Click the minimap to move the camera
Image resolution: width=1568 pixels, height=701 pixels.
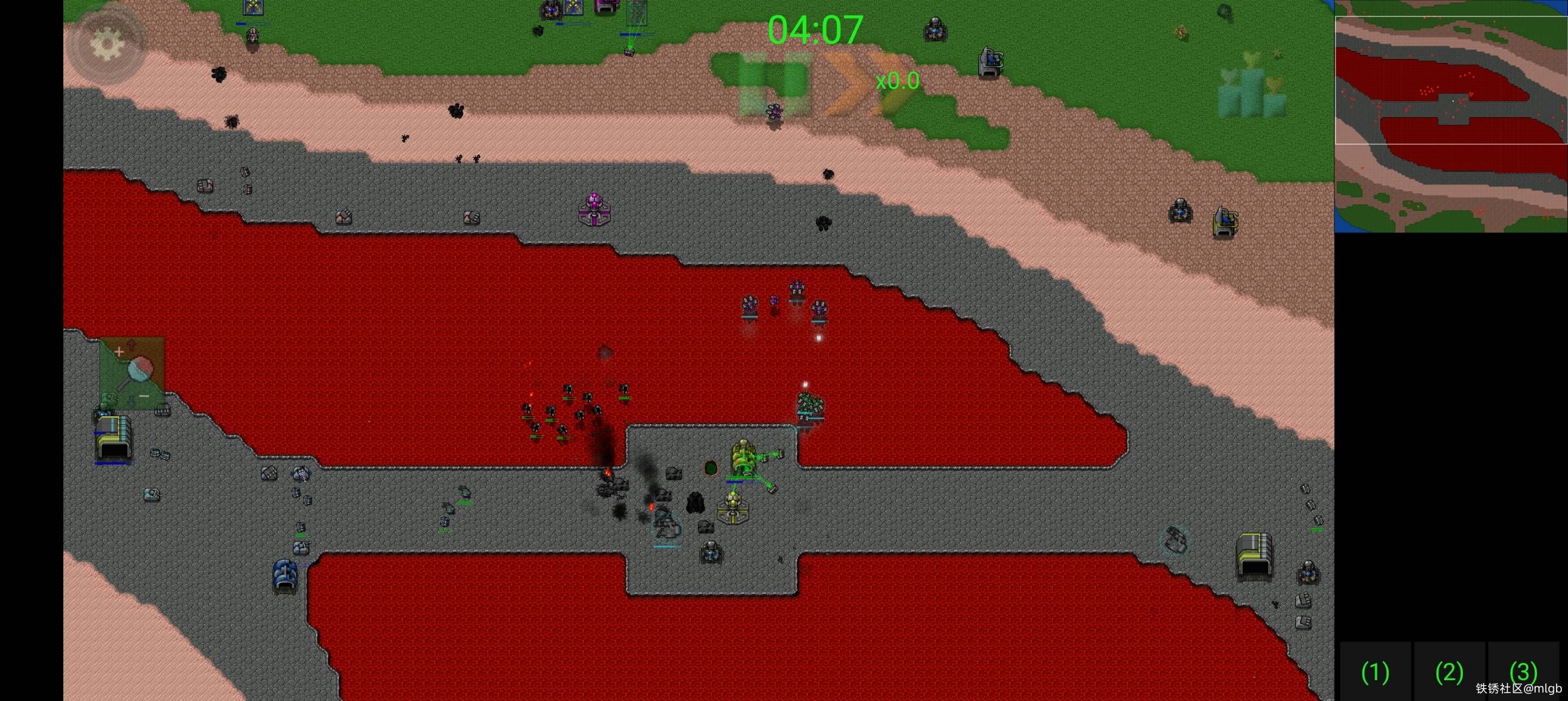pyautogui.click(x=1450, y=117)
